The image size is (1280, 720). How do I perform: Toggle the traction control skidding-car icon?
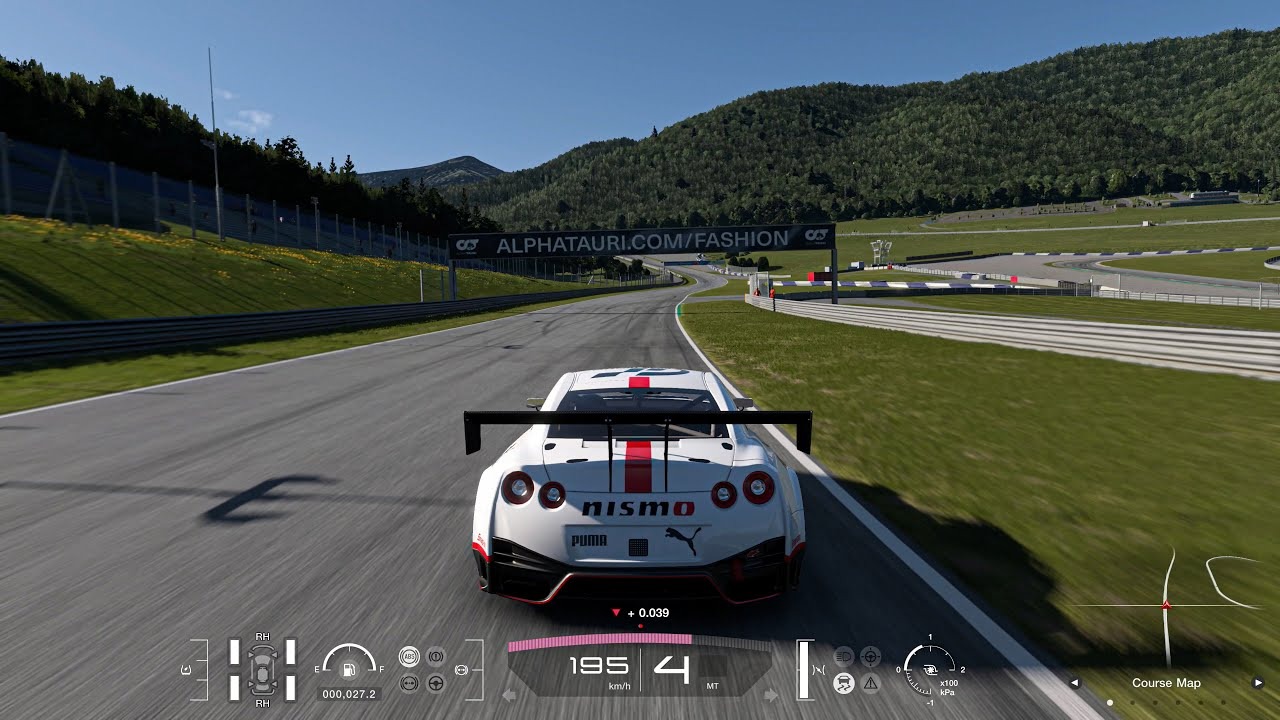844,683
